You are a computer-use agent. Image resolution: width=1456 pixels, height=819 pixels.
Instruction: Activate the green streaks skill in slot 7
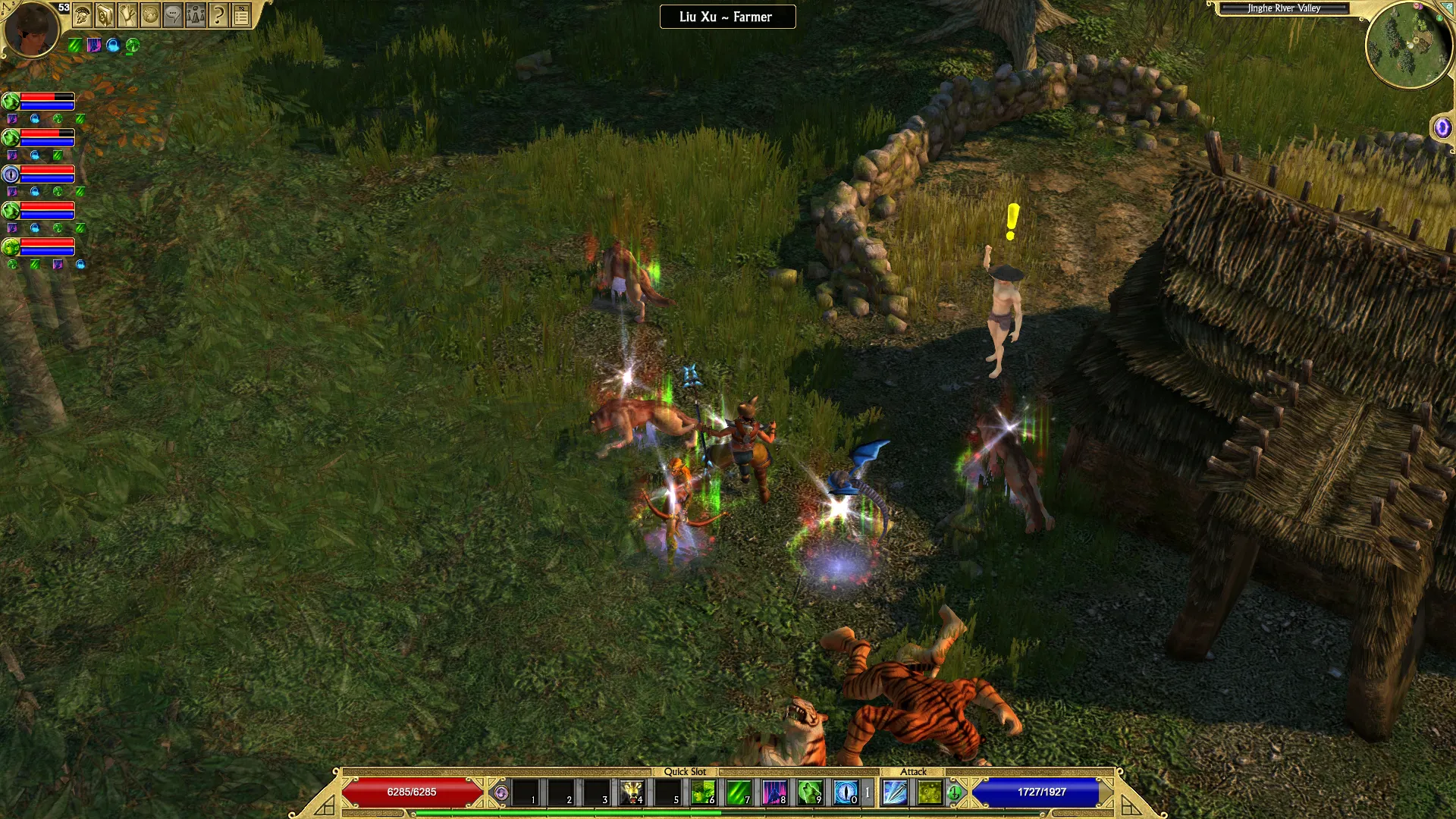(x=739, y=792)
